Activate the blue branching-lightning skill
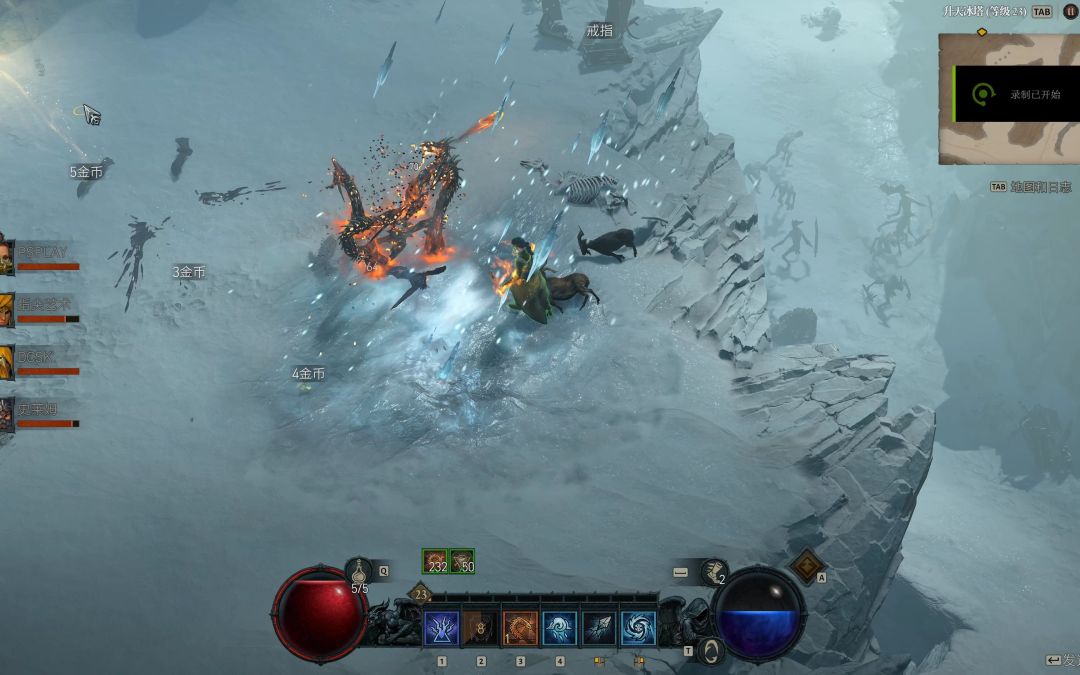 (x=442, y=628)
